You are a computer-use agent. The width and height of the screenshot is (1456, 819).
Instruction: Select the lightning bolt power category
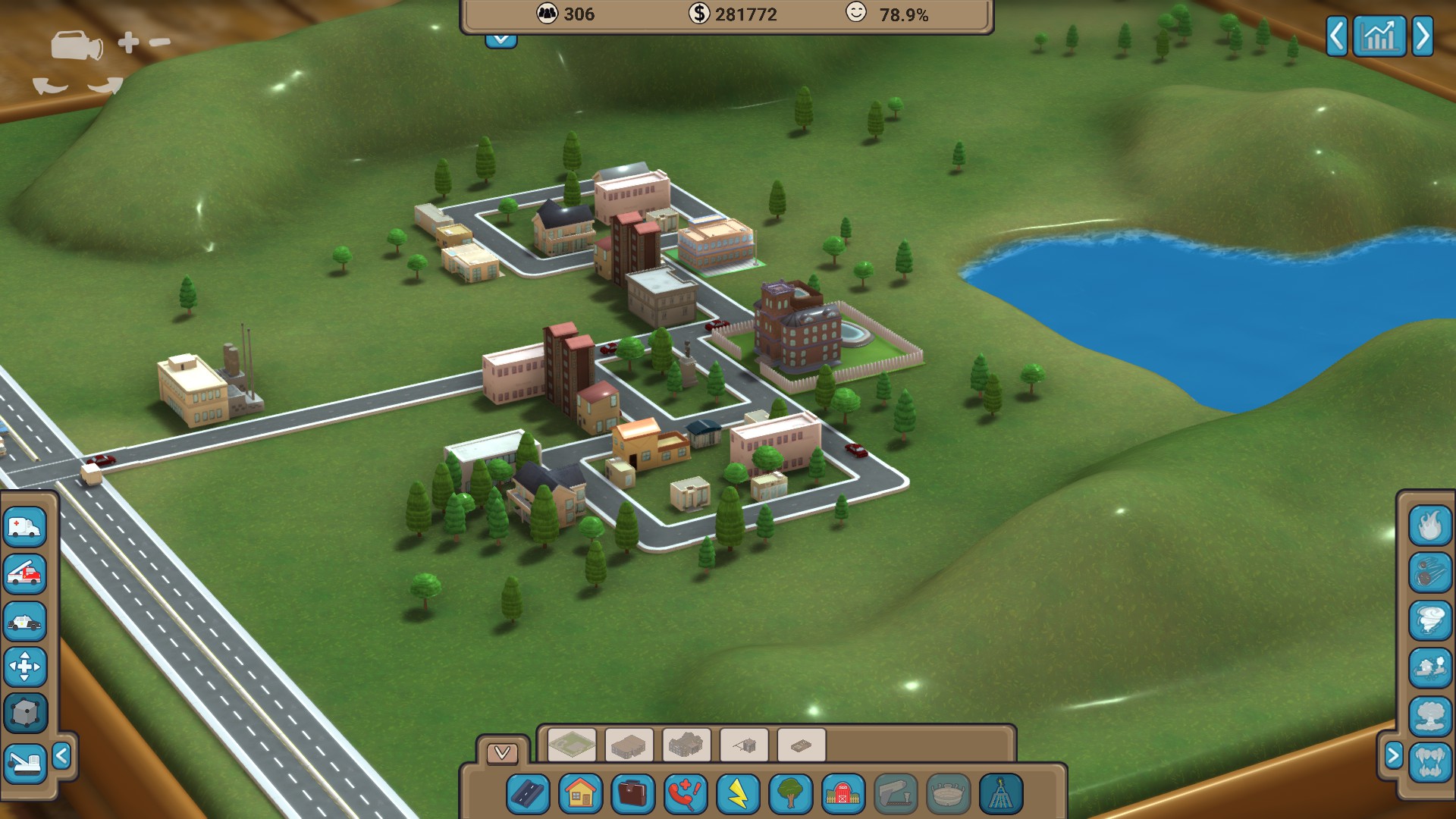pos(738,795)
